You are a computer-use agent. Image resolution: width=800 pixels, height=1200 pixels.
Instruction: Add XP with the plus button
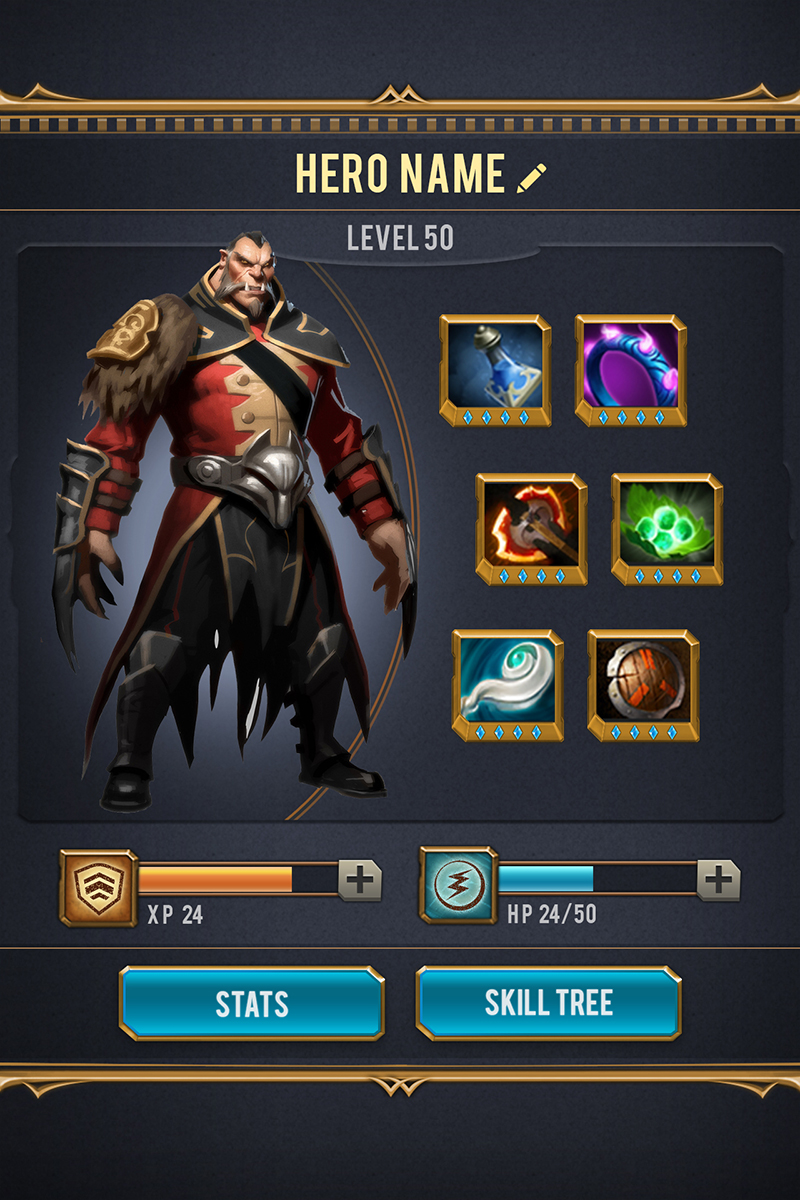point(360,880)
